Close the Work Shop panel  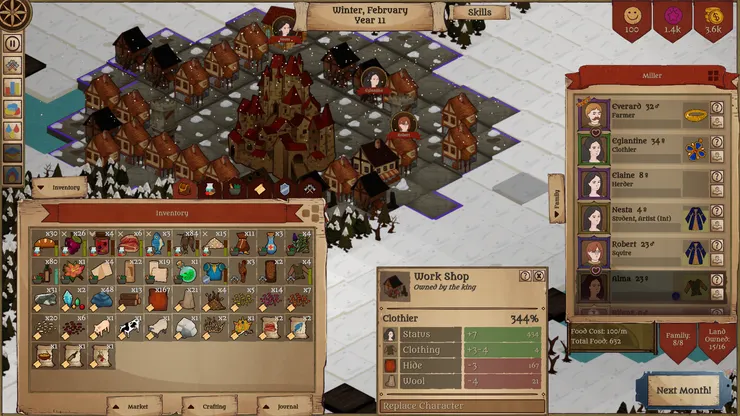pos(538,276)
